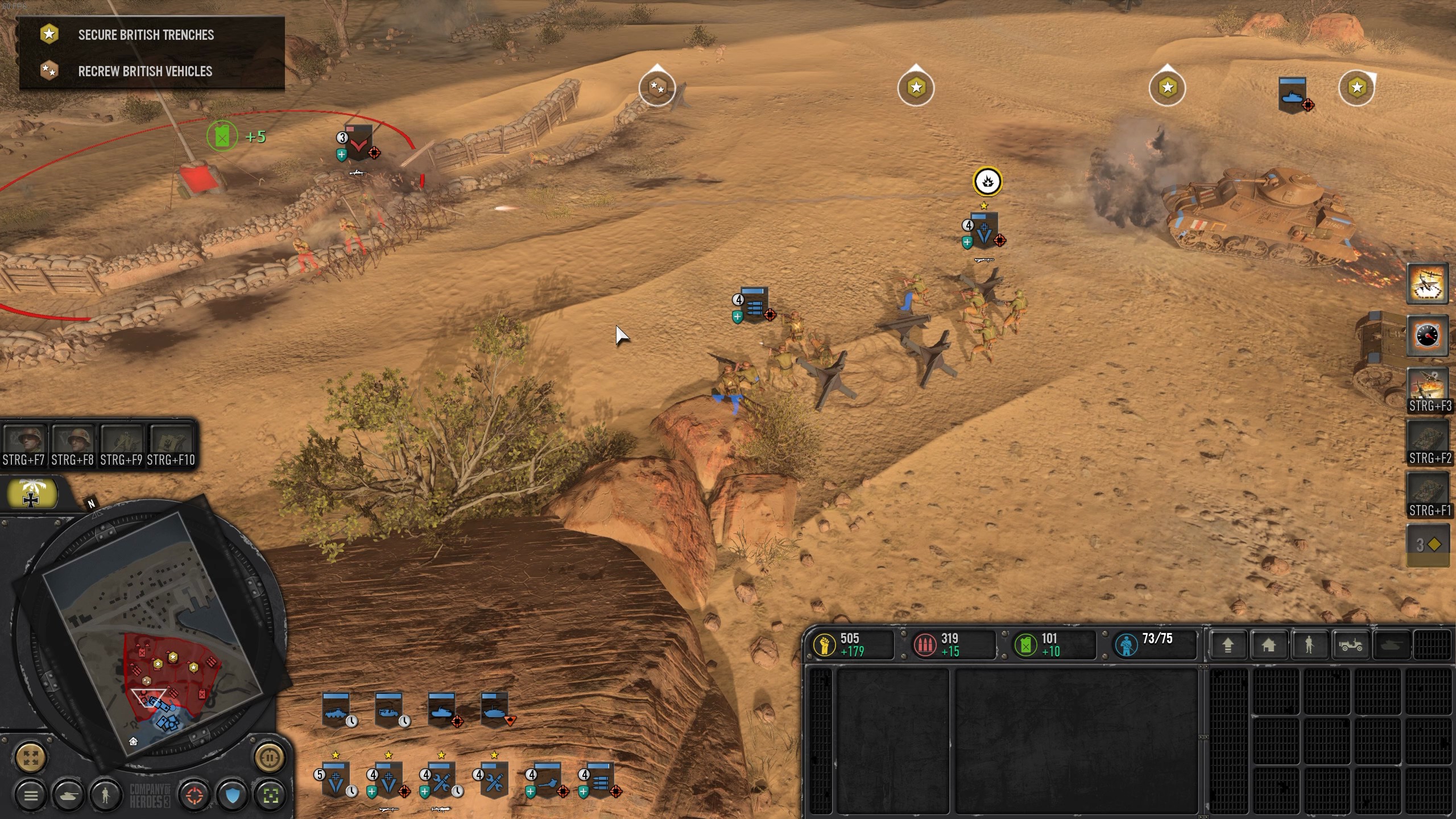Click the green brackets button beside the minimap

click(x=271, y=795)
